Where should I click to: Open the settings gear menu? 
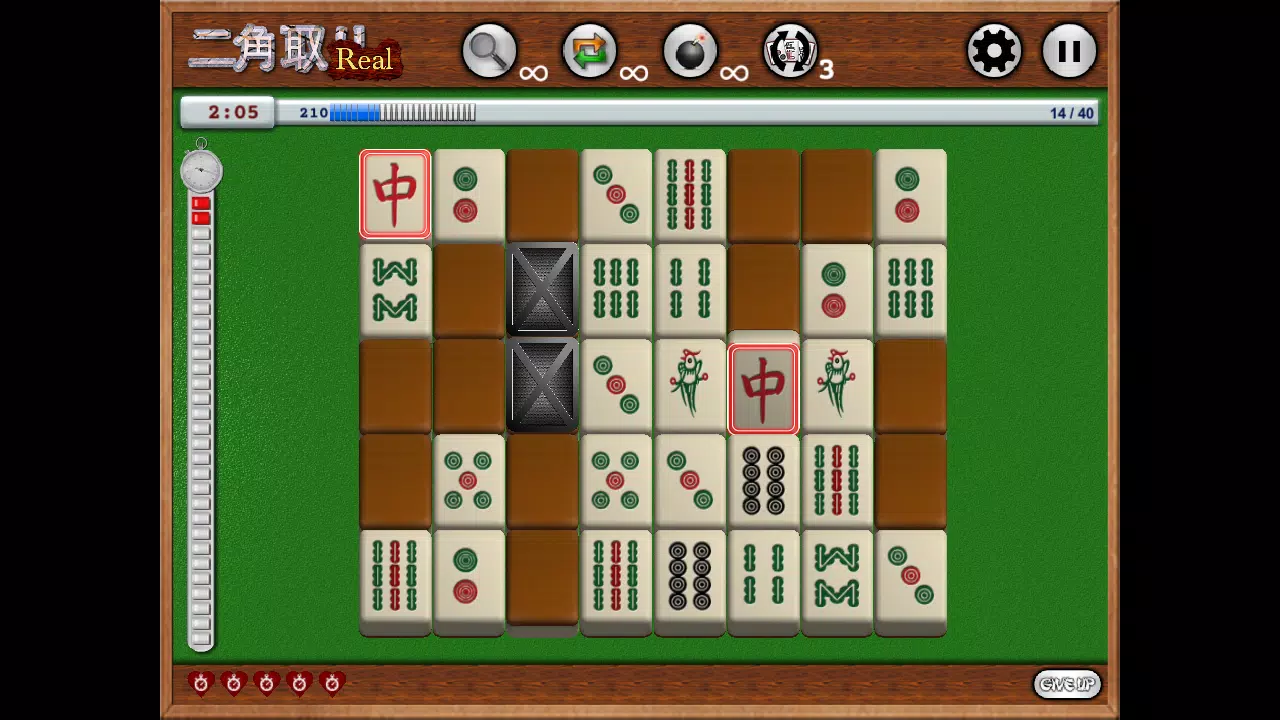point(994,51)
